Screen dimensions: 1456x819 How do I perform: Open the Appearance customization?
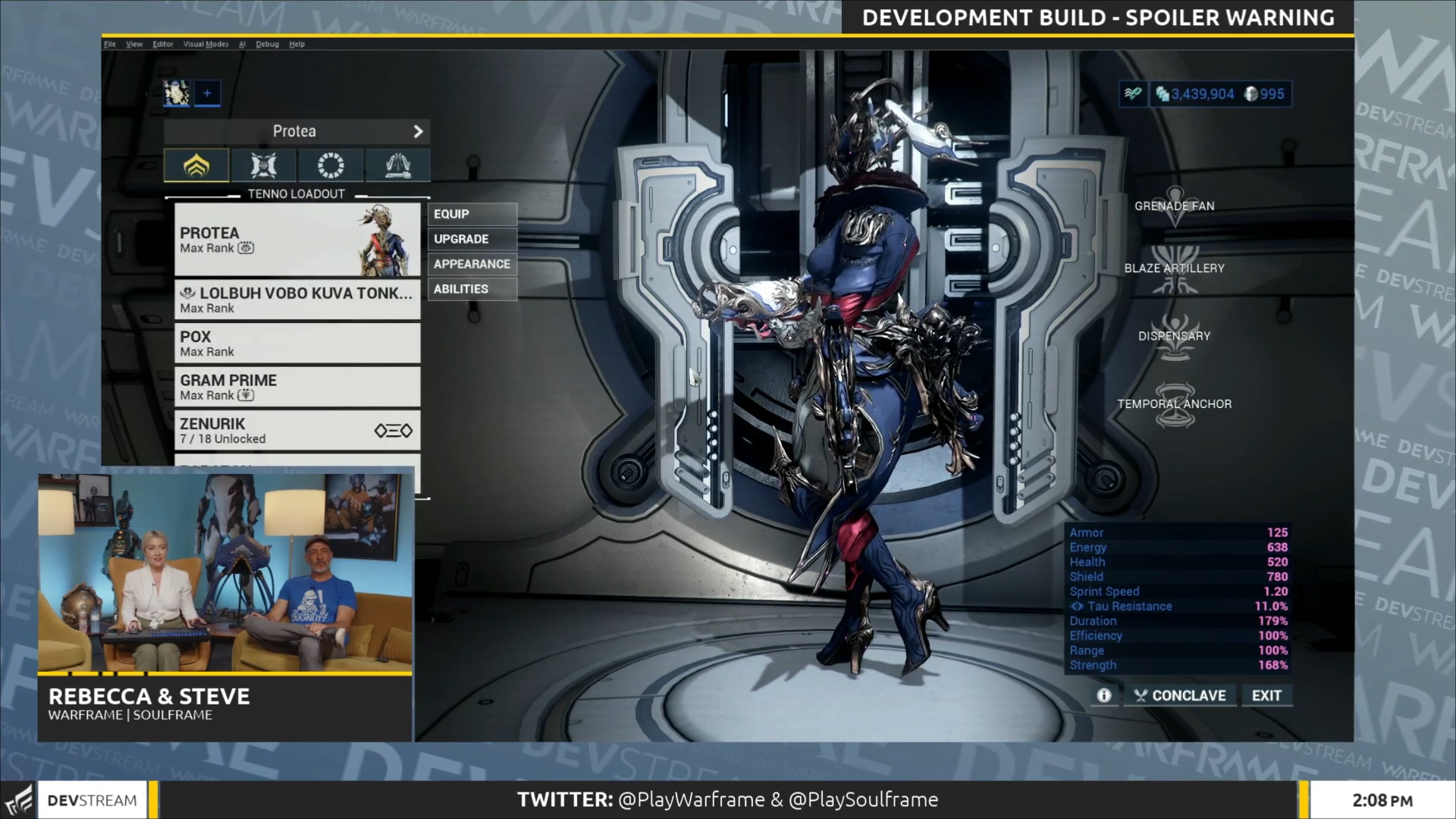(x=471, y=265)
